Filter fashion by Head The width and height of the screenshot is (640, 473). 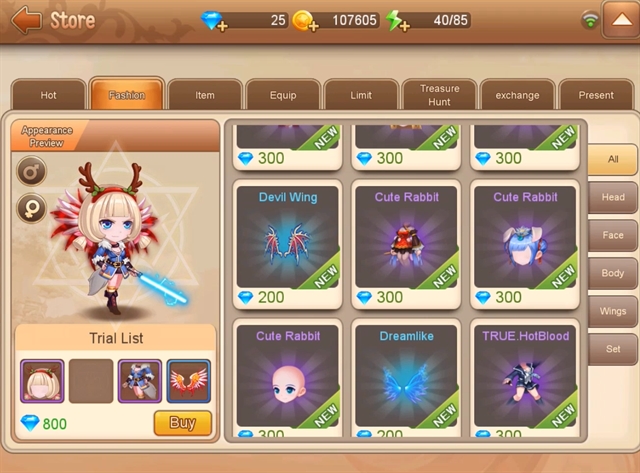tap(612, 197)
